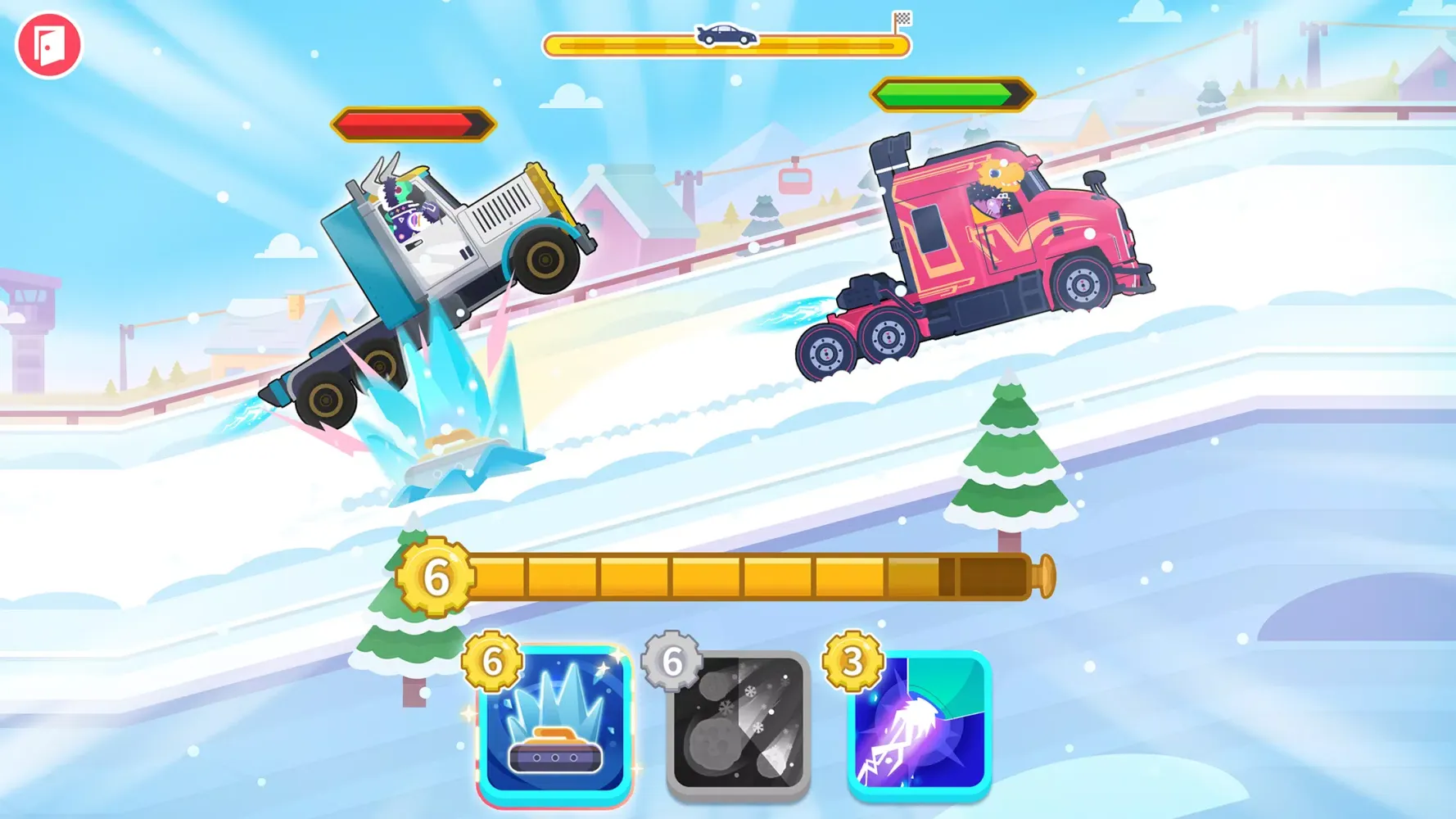Viewport: 1456px width, 819px height.
Task: Tap the ice crystal obstacle on the track
Action: 454,434
